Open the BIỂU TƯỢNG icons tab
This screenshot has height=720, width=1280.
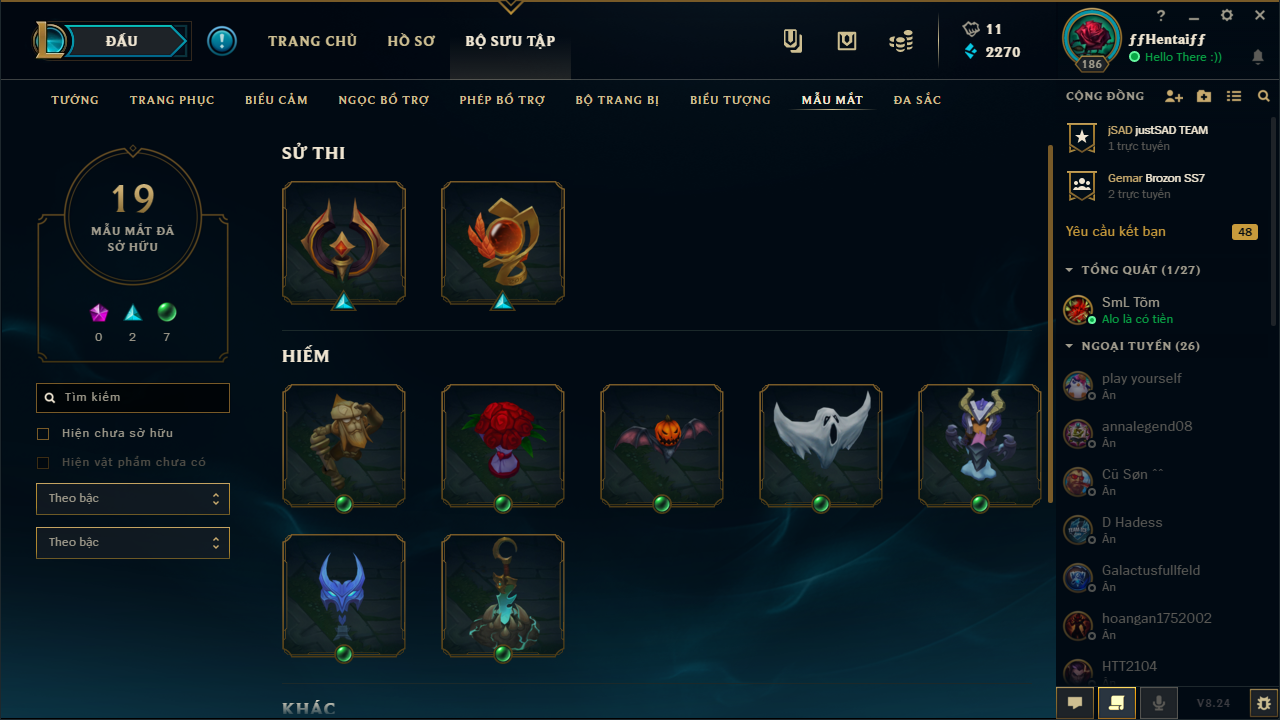pos(730,100)
